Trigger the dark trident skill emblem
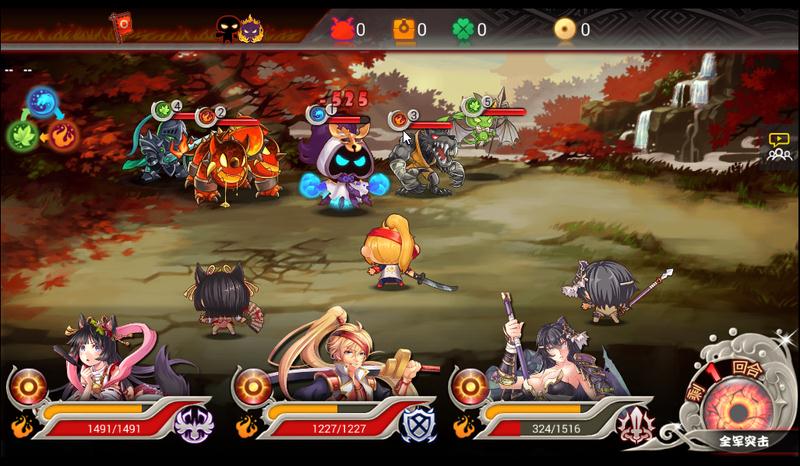The height and width of the screenshot is (466, 800). [636, 424]
